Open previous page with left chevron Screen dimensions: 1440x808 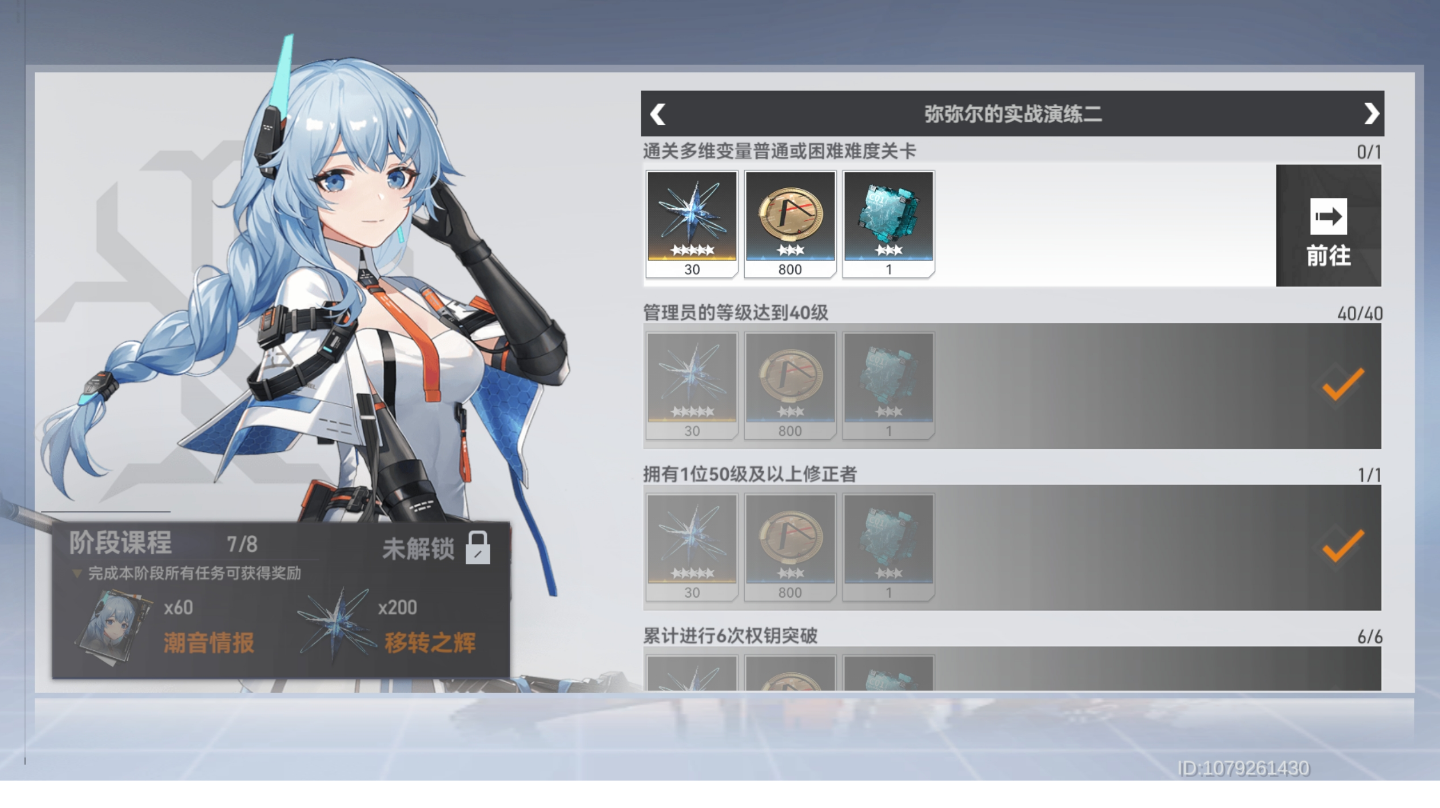(x=657, y=113)
